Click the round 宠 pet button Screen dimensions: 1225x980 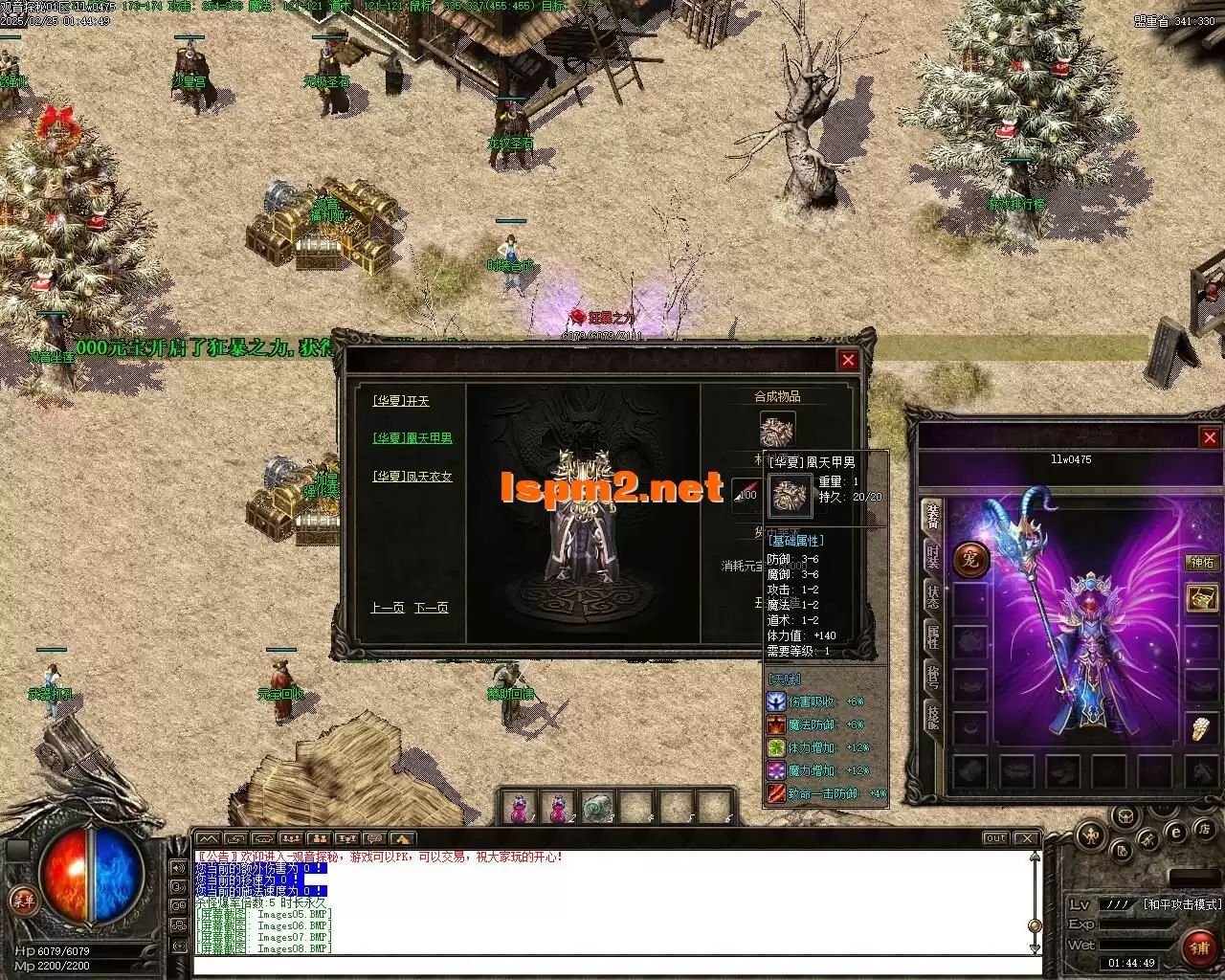[970, 560]
